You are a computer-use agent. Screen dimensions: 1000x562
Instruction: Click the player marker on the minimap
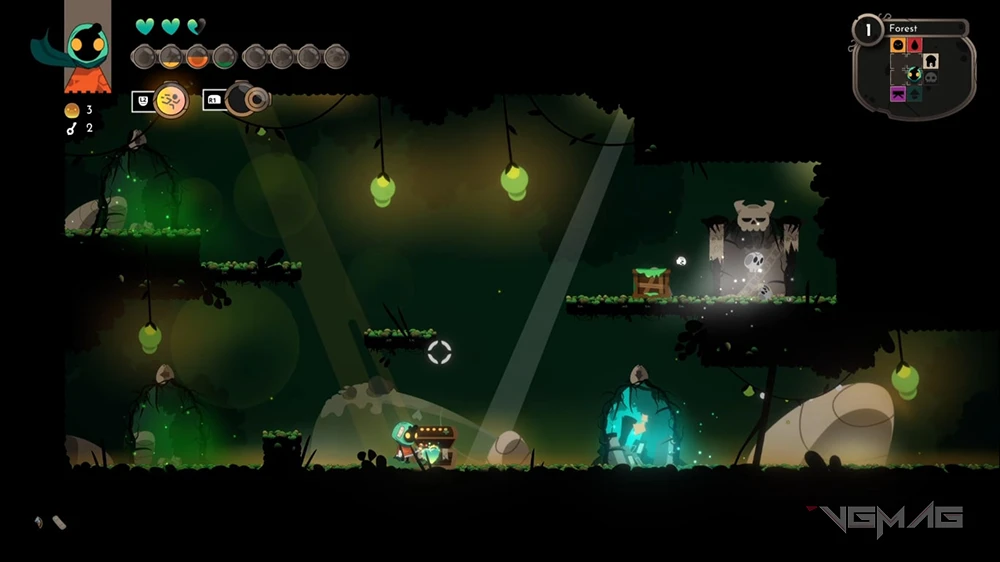click(x=913, y=73)
